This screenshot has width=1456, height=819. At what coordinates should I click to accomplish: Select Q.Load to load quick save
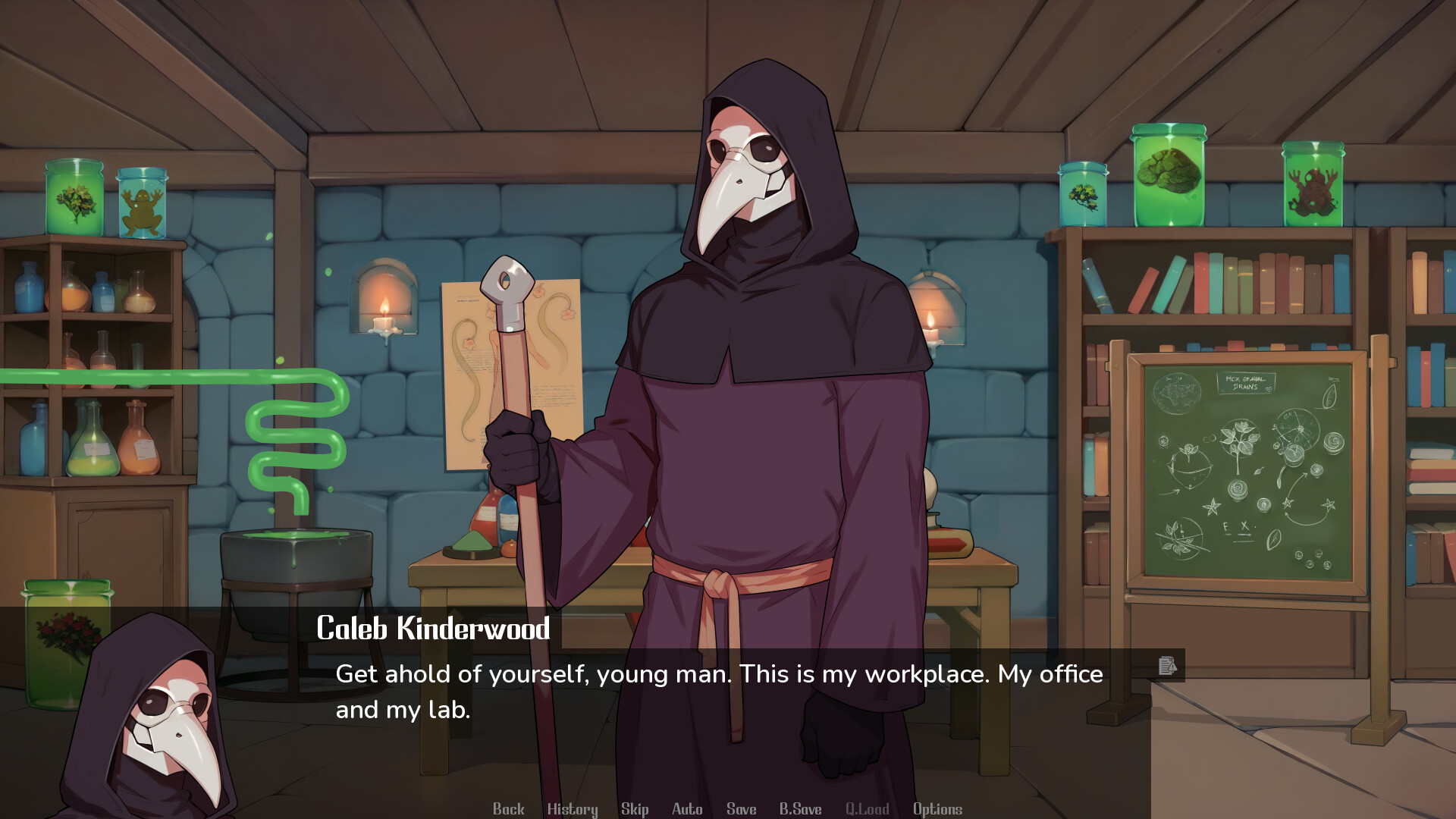click(x=868, y=808)
